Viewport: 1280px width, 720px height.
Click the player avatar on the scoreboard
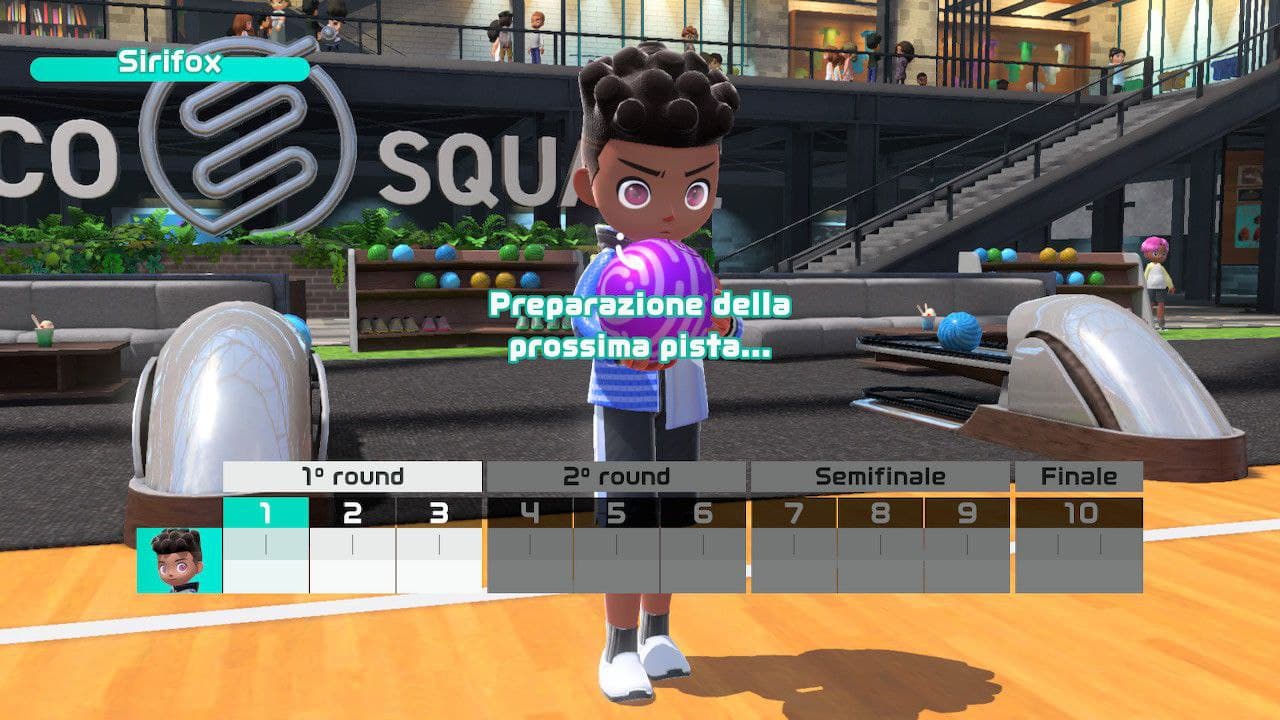[179, 560]
